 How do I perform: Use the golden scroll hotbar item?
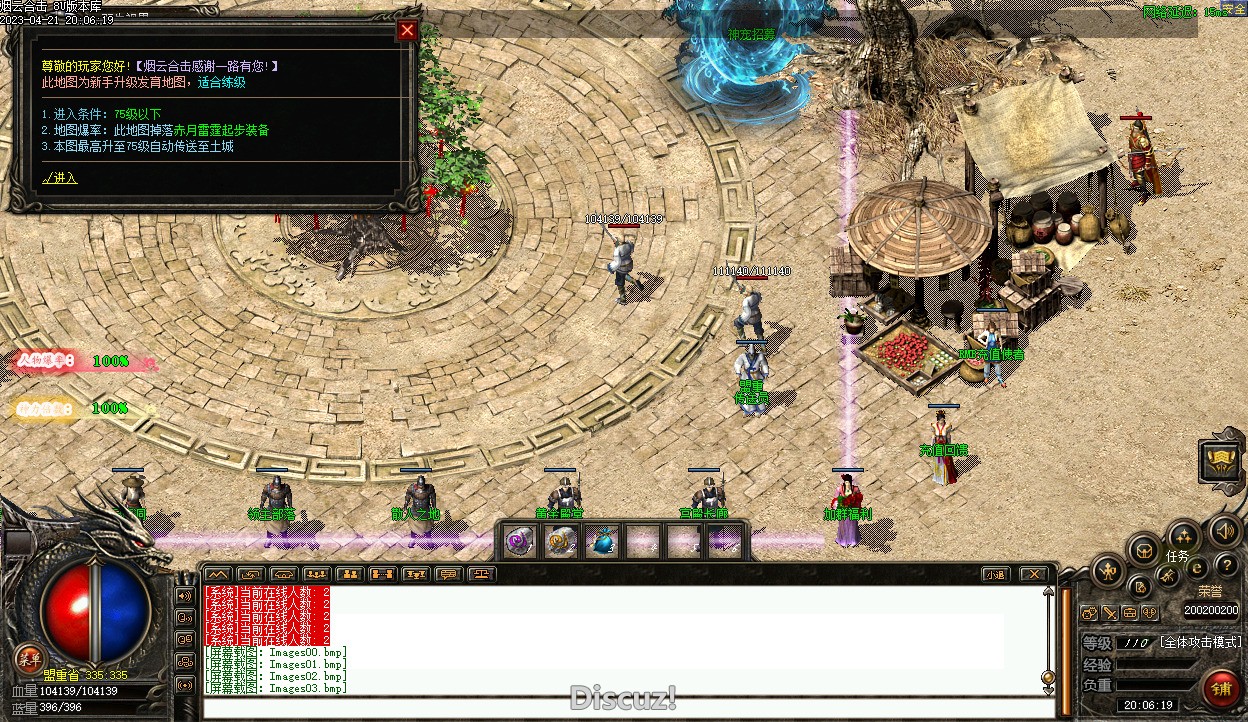click(560, 541)
